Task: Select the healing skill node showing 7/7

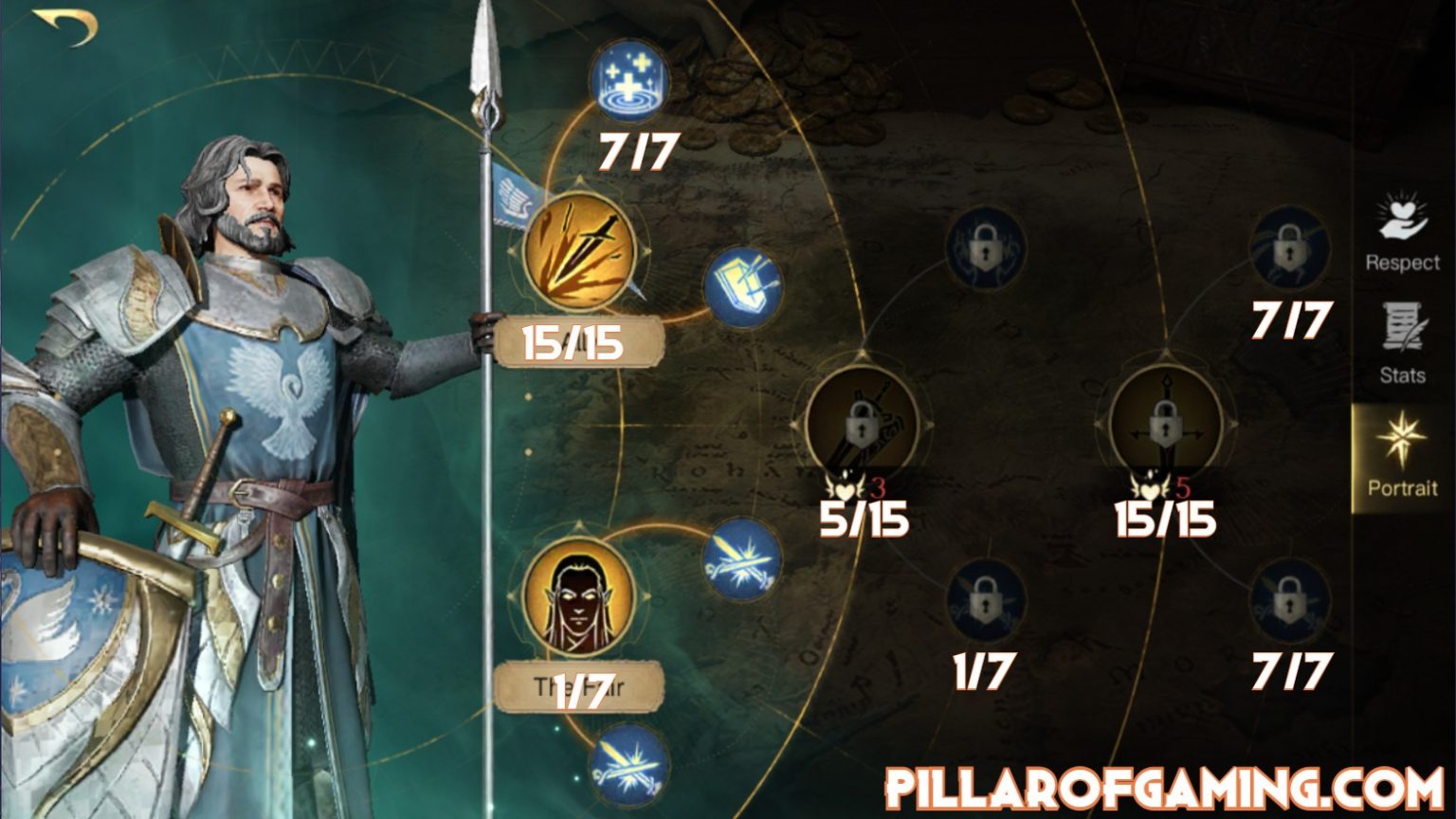Action: coord(633,81)
